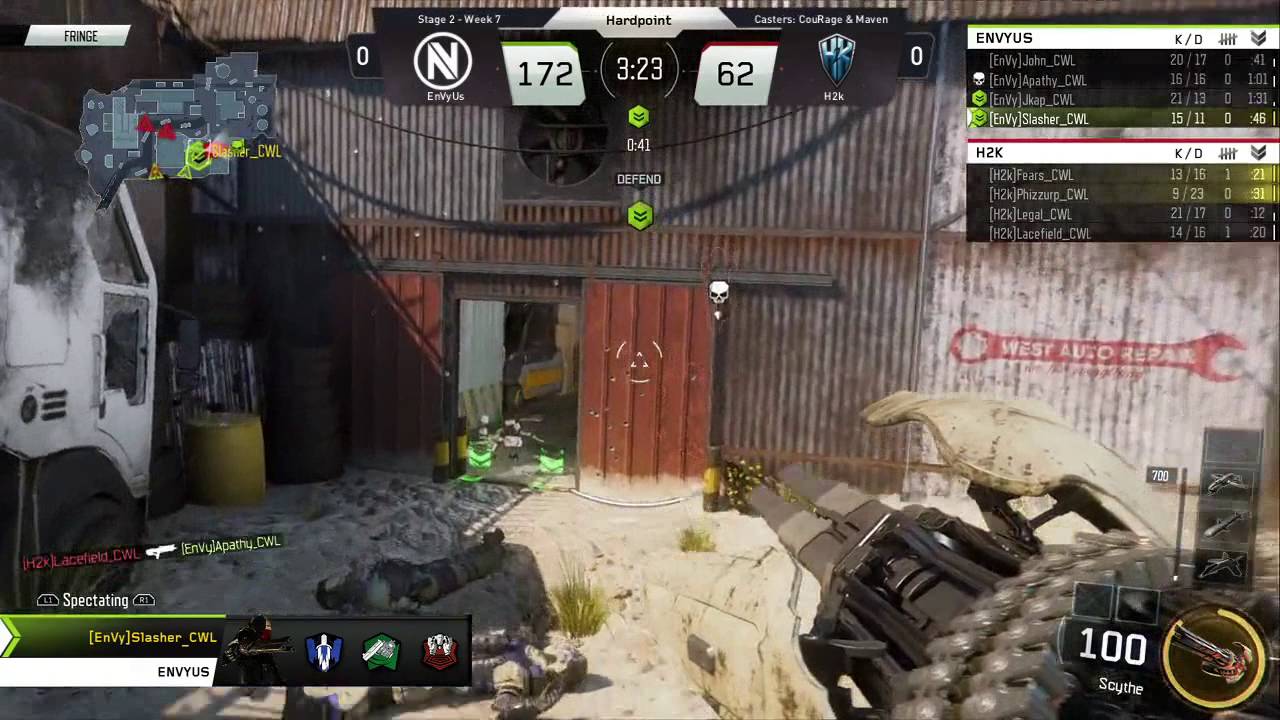This screenshot has width=1280, height=720.
Task: Click the highlighted Slasher_CWL scoreboard row
Action: pos(1120,119)
